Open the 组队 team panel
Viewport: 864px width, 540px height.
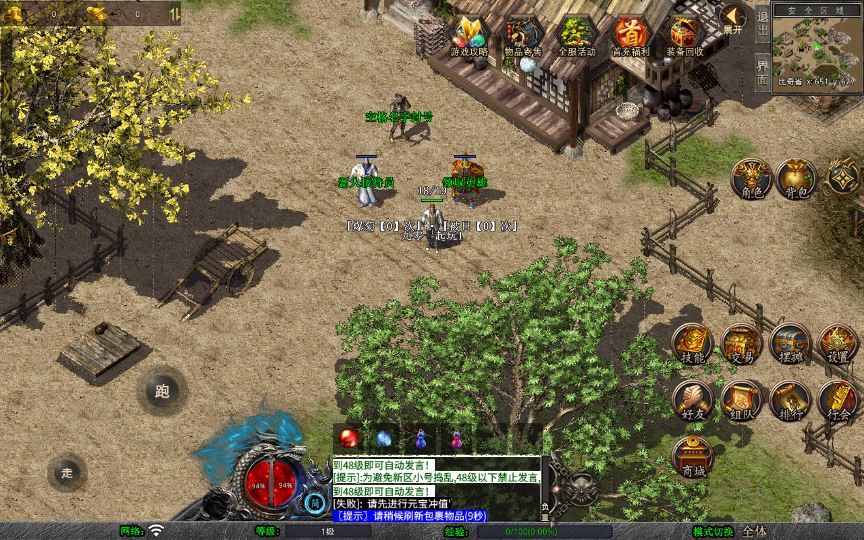pos(741,400)
